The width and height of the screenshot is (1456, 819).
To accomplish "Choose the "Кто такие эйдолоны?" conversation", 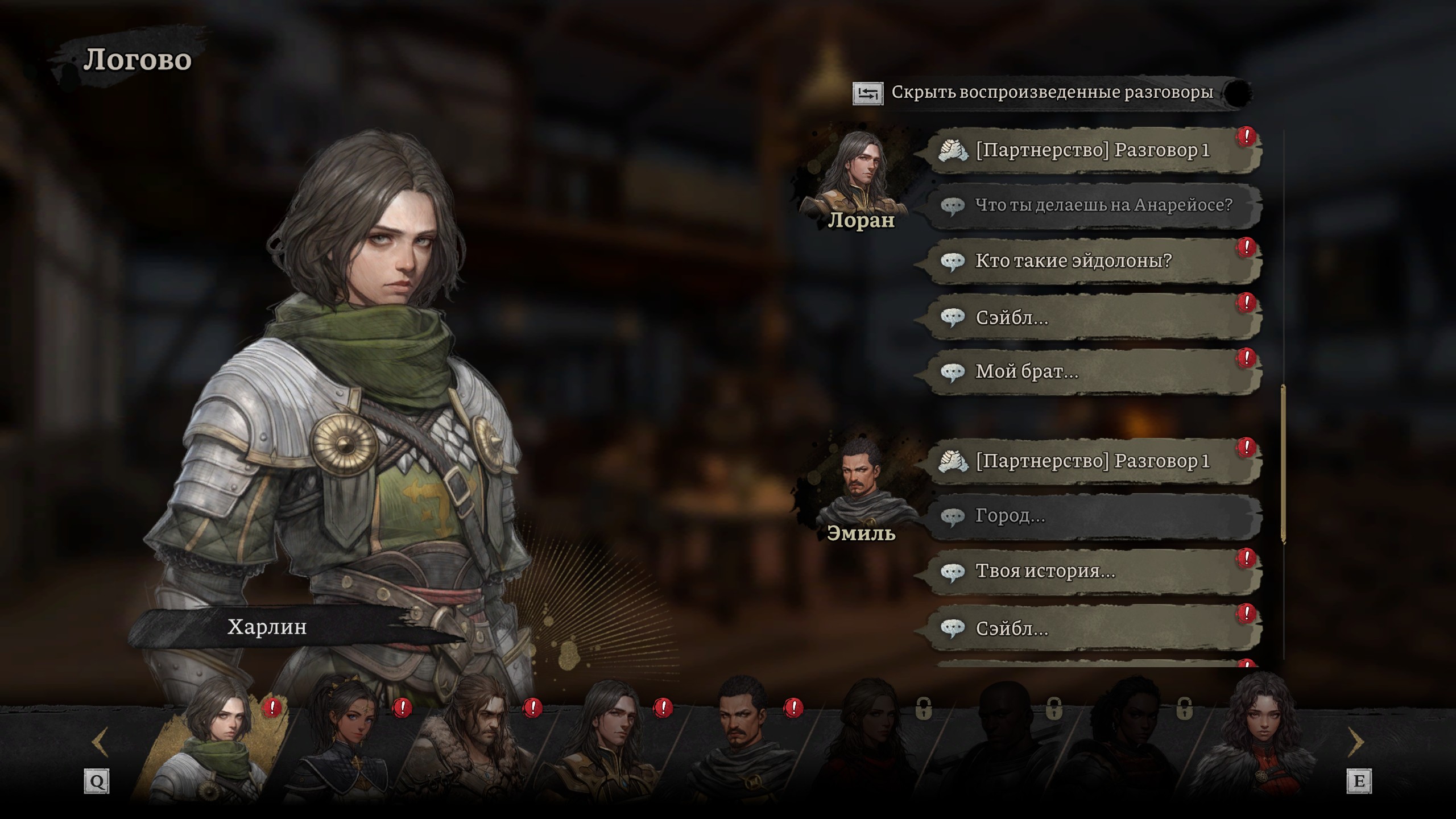I will 1092,261.
